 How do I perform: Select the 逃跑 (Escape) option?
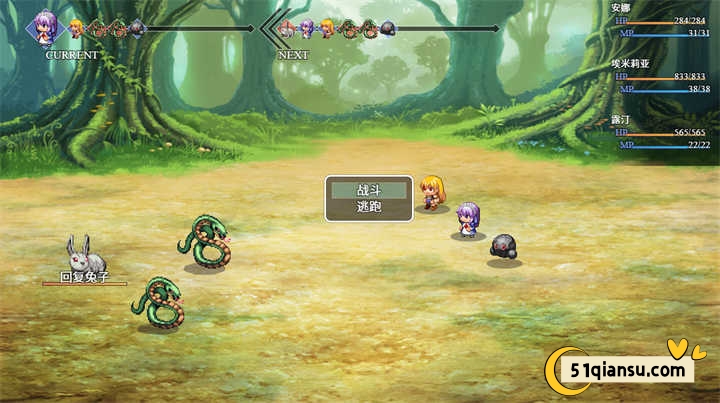point(369,207)
